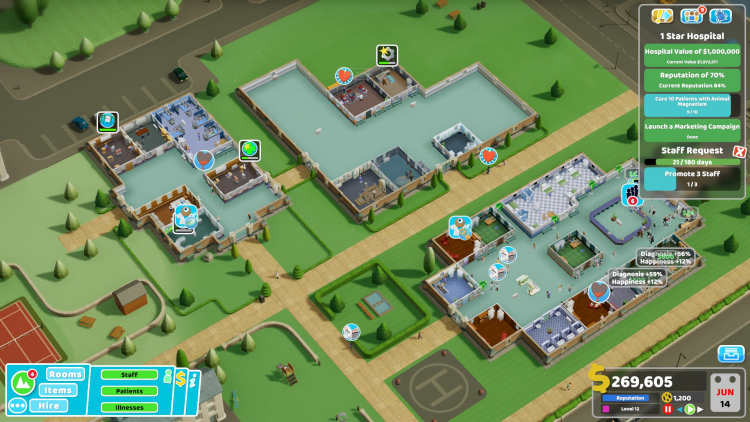Open the calendar showing June 14

(724, 392)
